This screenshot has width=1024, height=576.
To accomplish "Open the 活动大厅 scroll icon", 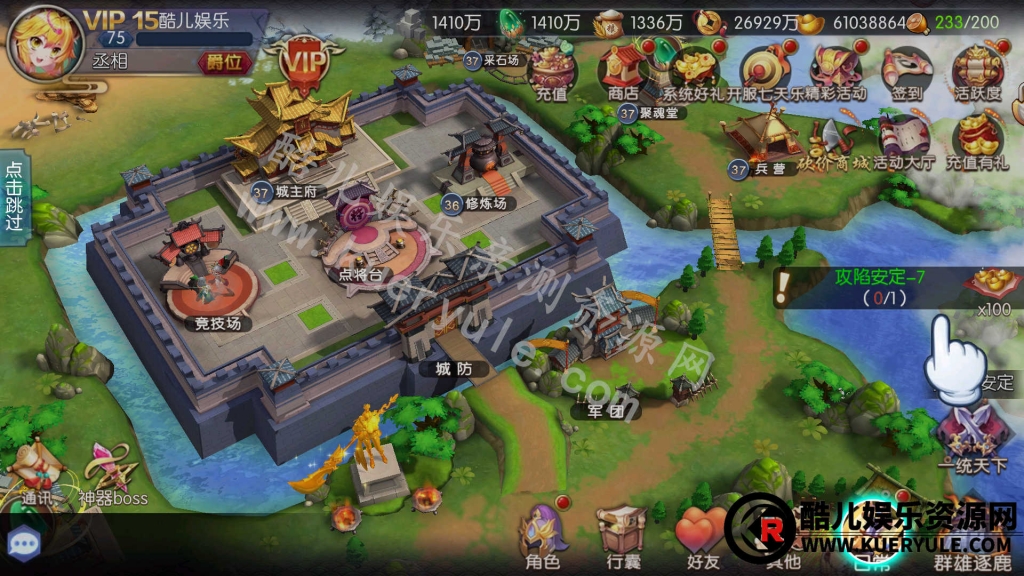I will pyautogui.click(x=902, y=140).
